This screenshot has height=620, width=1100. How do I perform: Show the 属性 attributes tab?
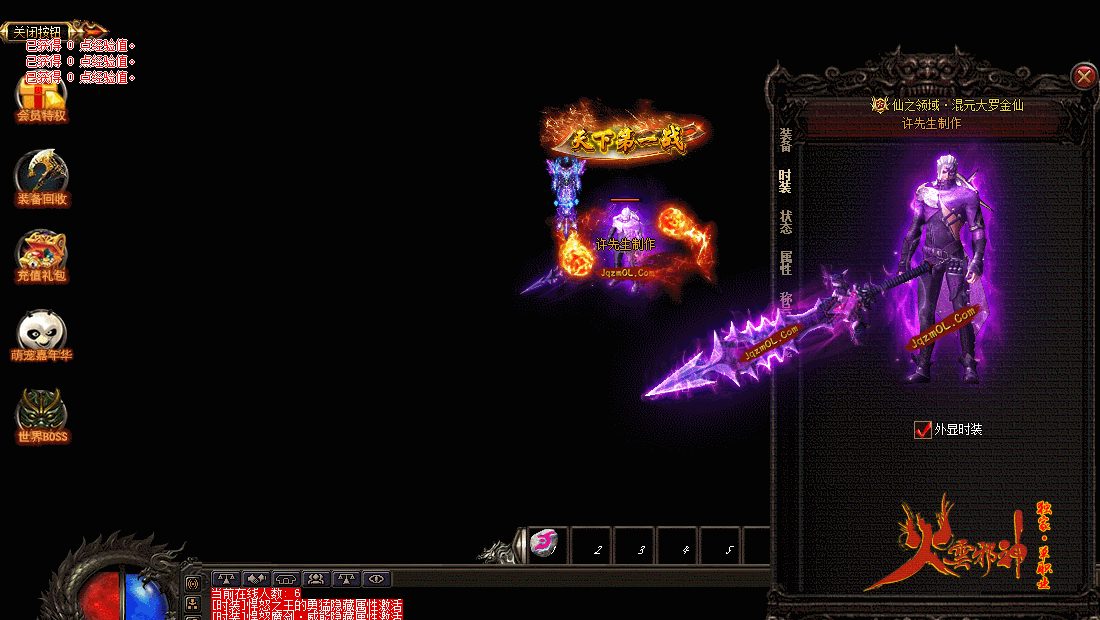pos(785,263)
